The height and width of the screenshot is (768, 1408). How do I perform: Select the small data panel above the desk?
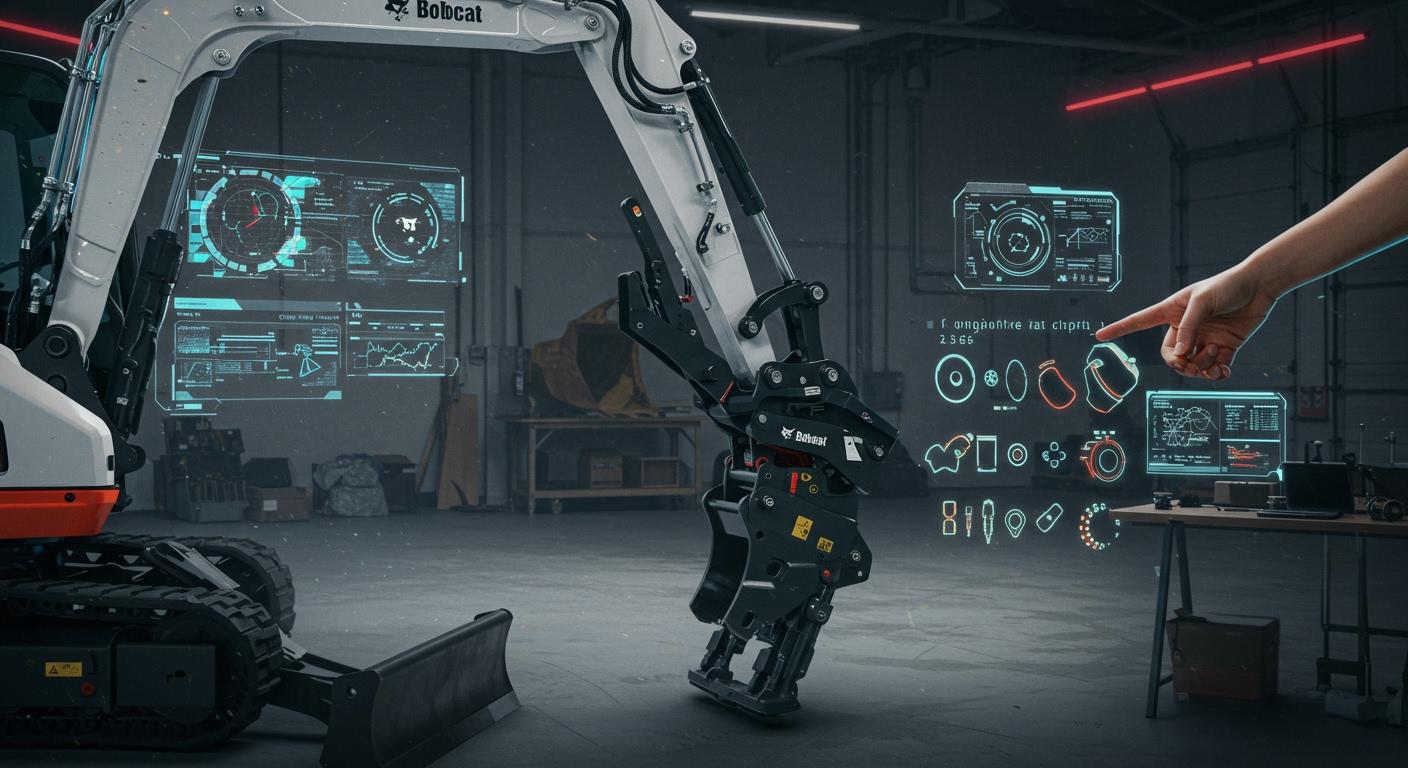point(1215,433)
